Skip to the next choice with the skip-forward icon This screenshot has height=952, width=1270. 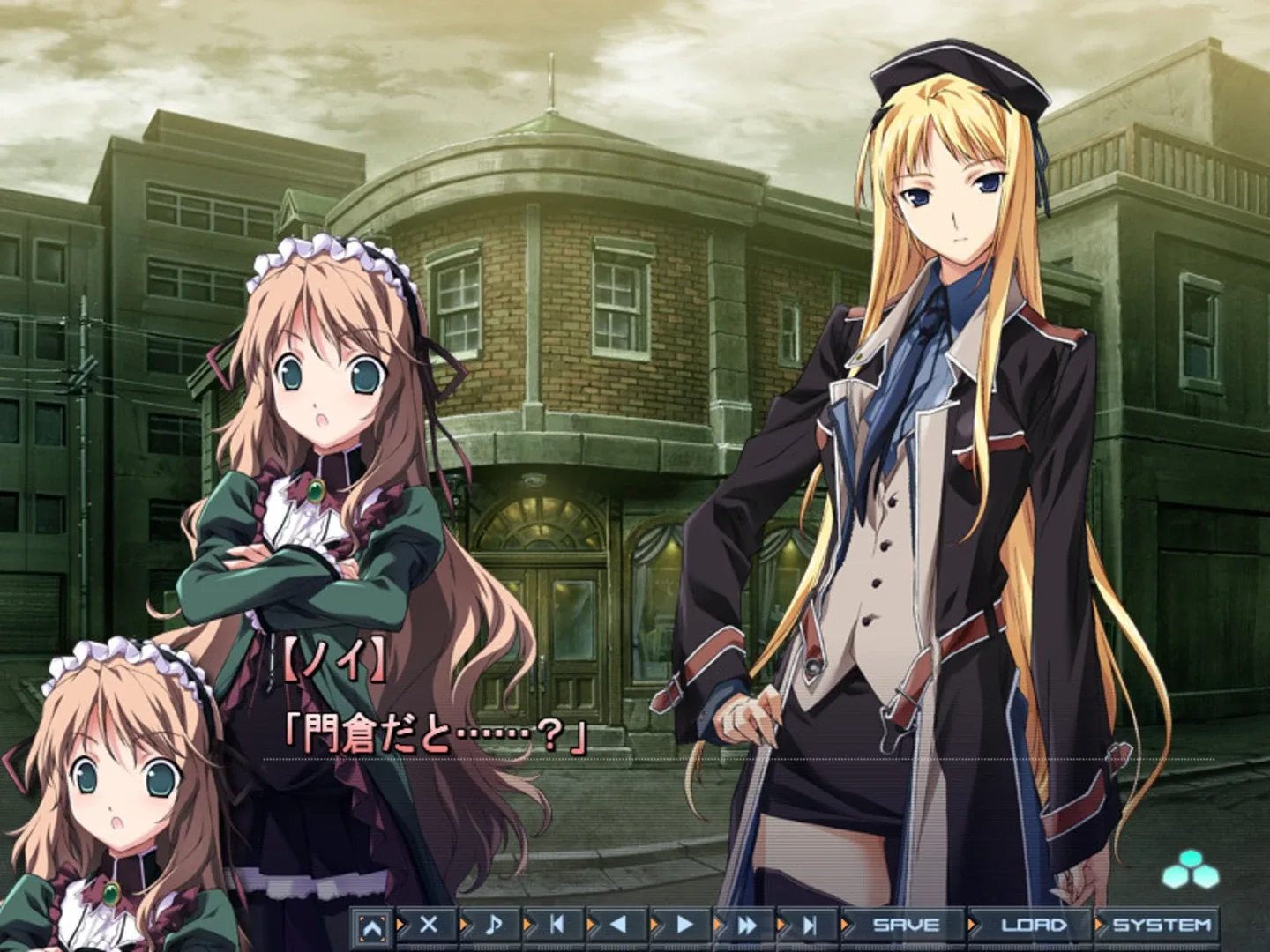tap(810, 926)
